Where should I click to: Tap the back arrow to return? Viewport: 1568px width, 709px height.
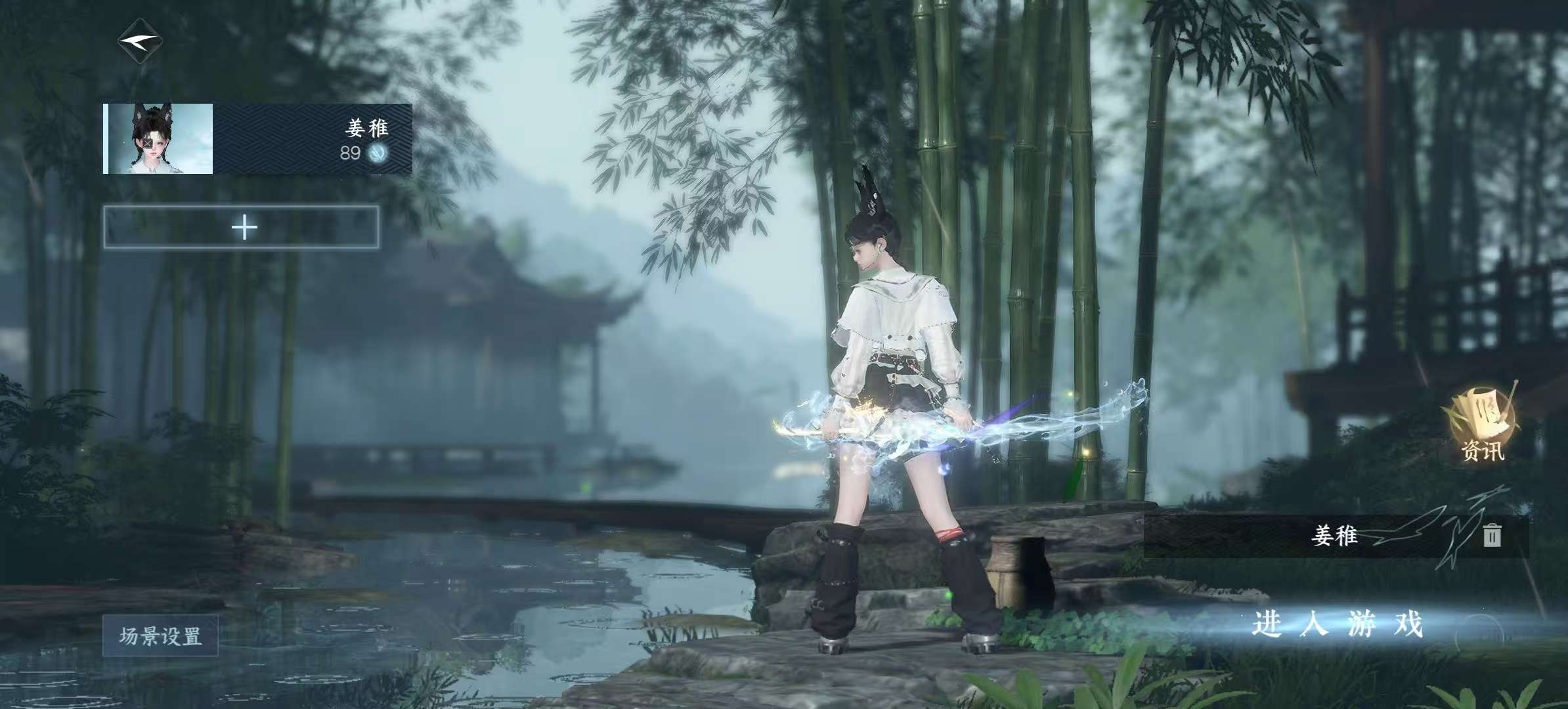[x=140, y=43]
